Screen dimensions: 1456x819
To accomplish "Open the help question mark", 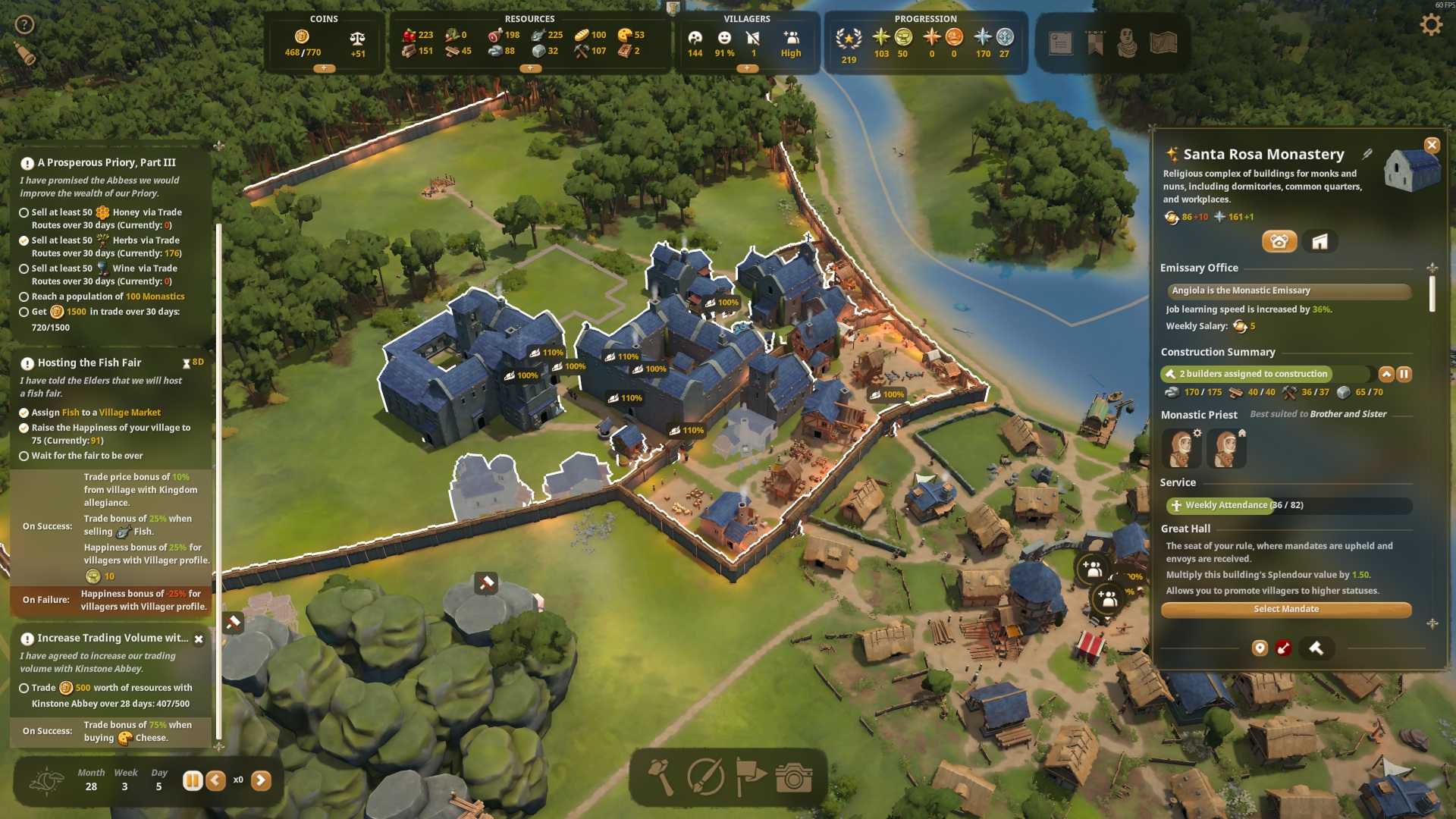I will pos(25,25).
